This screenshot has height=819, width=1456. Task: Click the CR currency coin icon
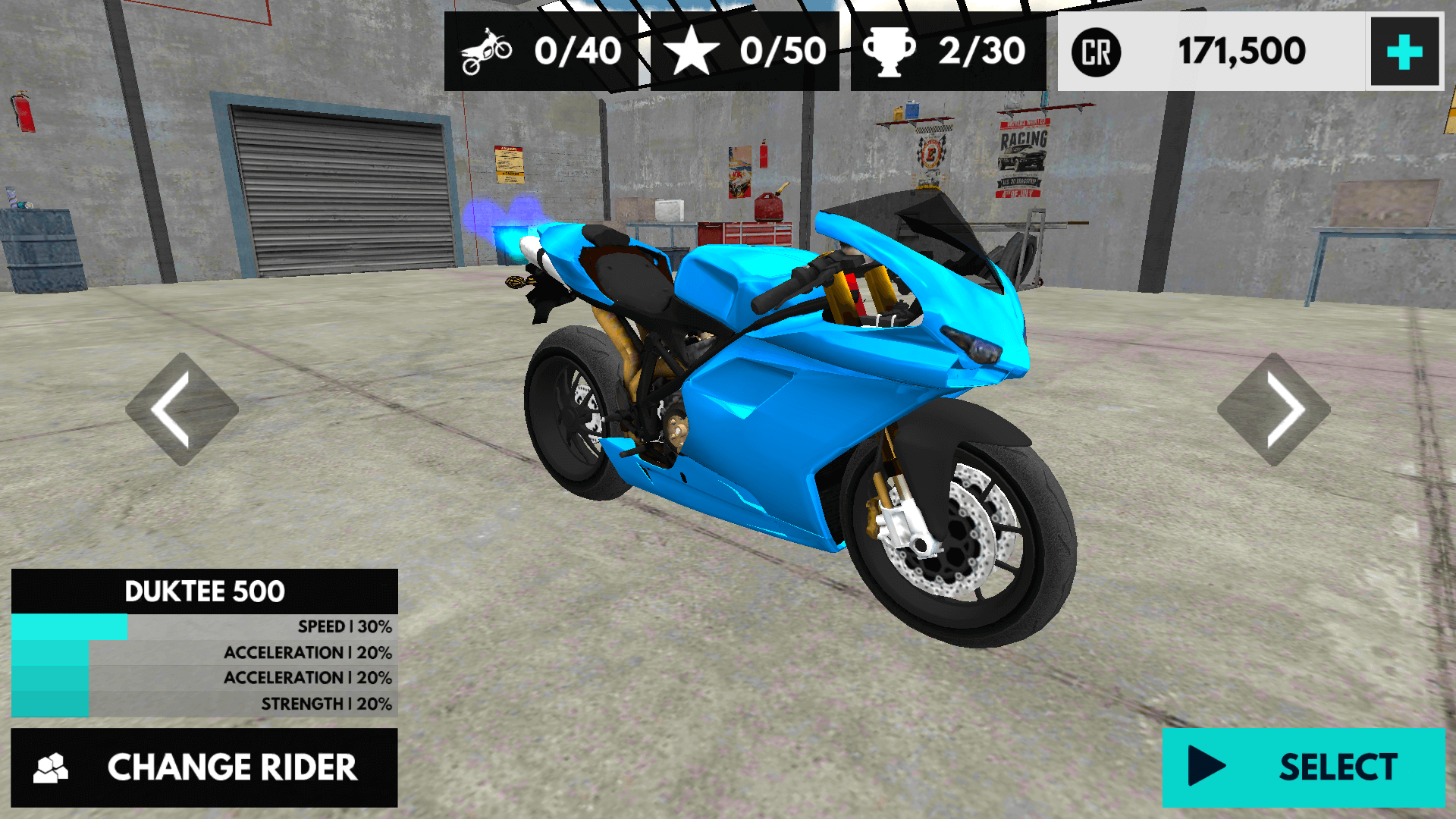click(1095, 52)
